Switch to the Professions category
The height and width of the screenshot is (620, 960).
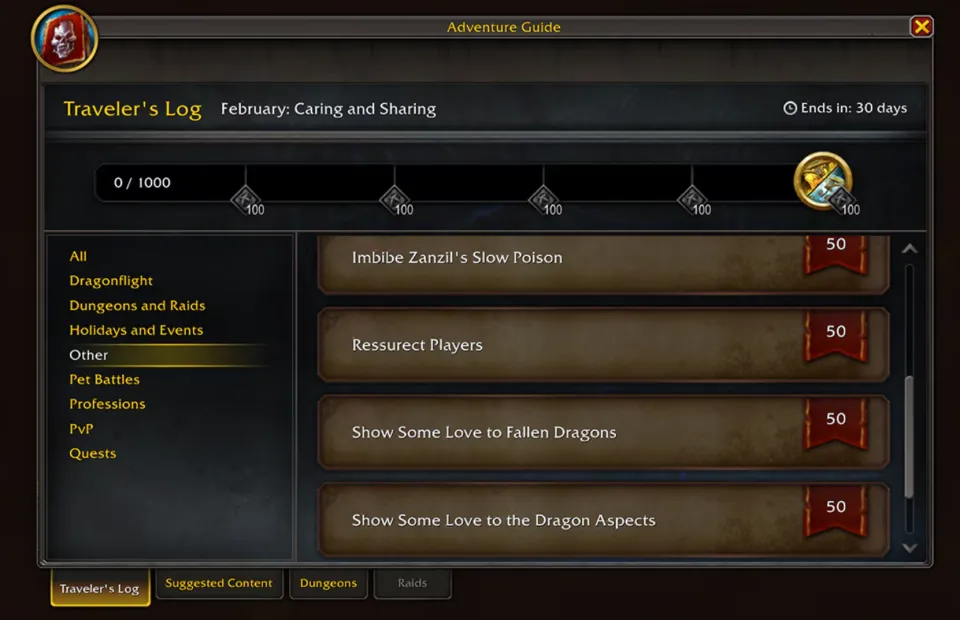pos(107,404)
